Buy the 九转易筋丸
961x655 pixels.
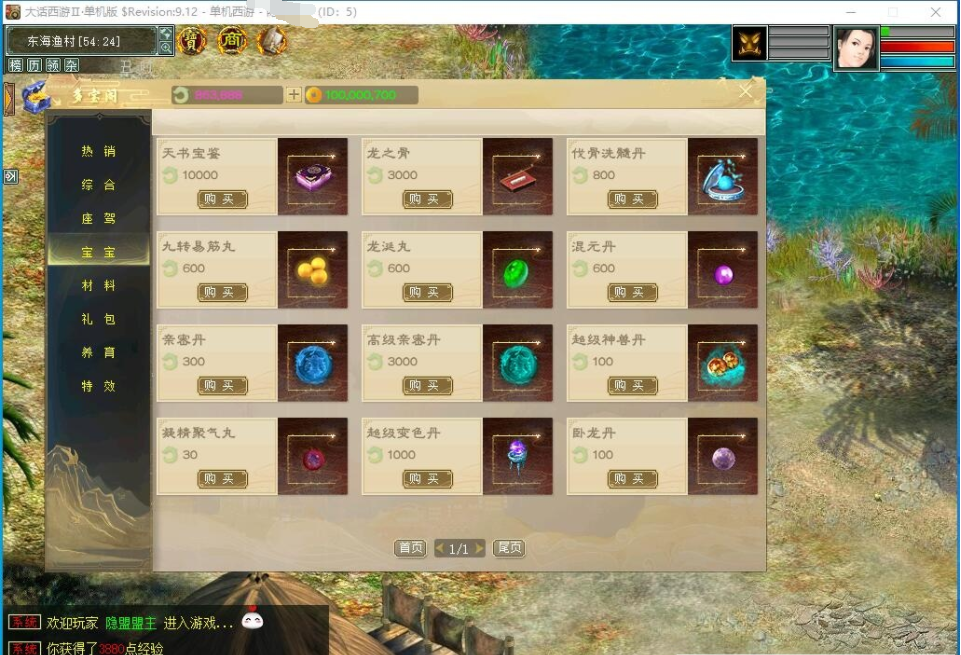(222, 292)
